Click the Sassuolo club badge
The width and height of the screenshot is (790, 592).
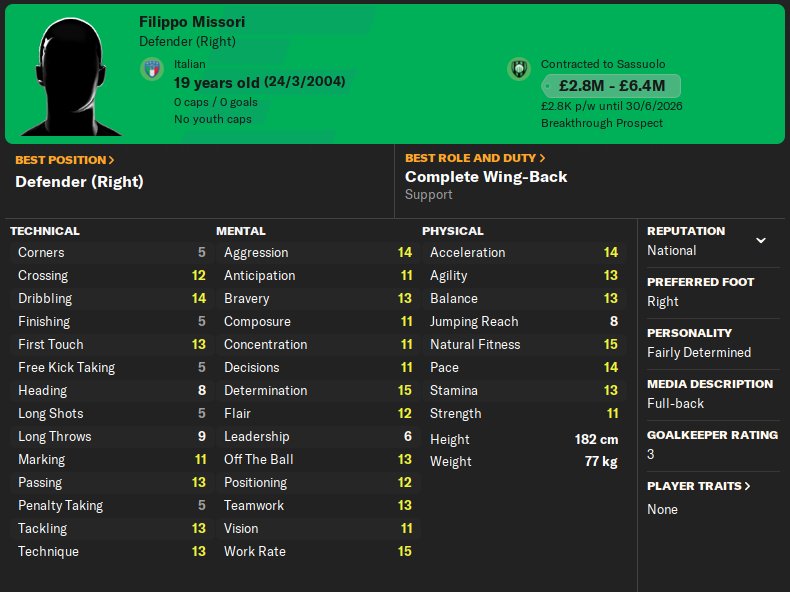pos(519,69)
